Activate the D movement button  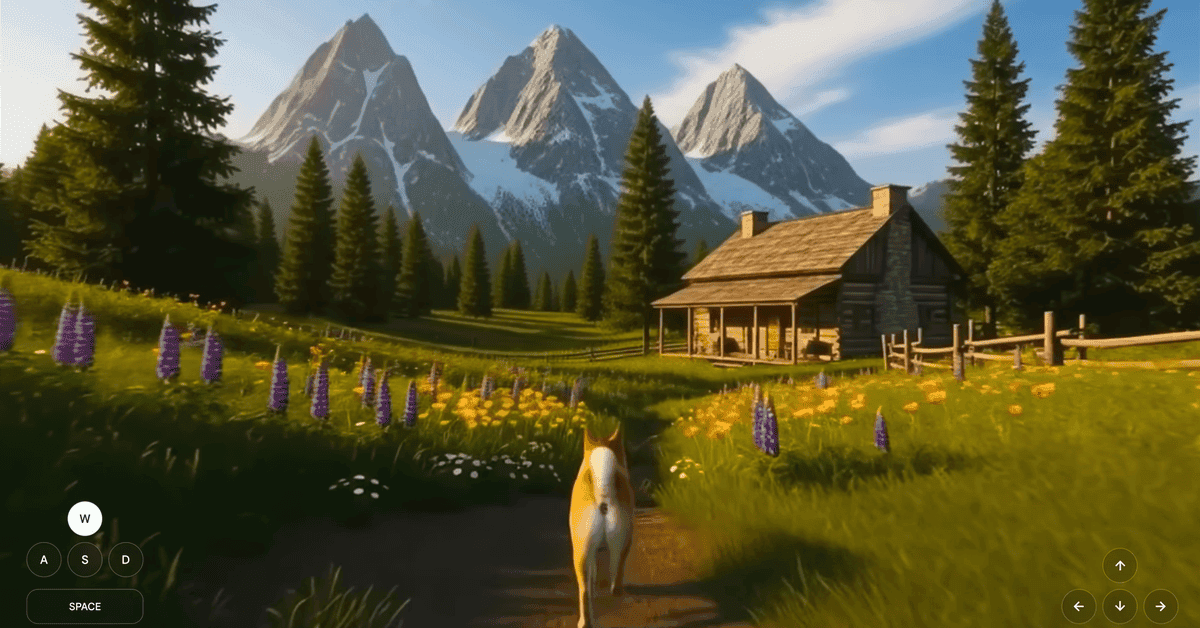coord(126,560)
